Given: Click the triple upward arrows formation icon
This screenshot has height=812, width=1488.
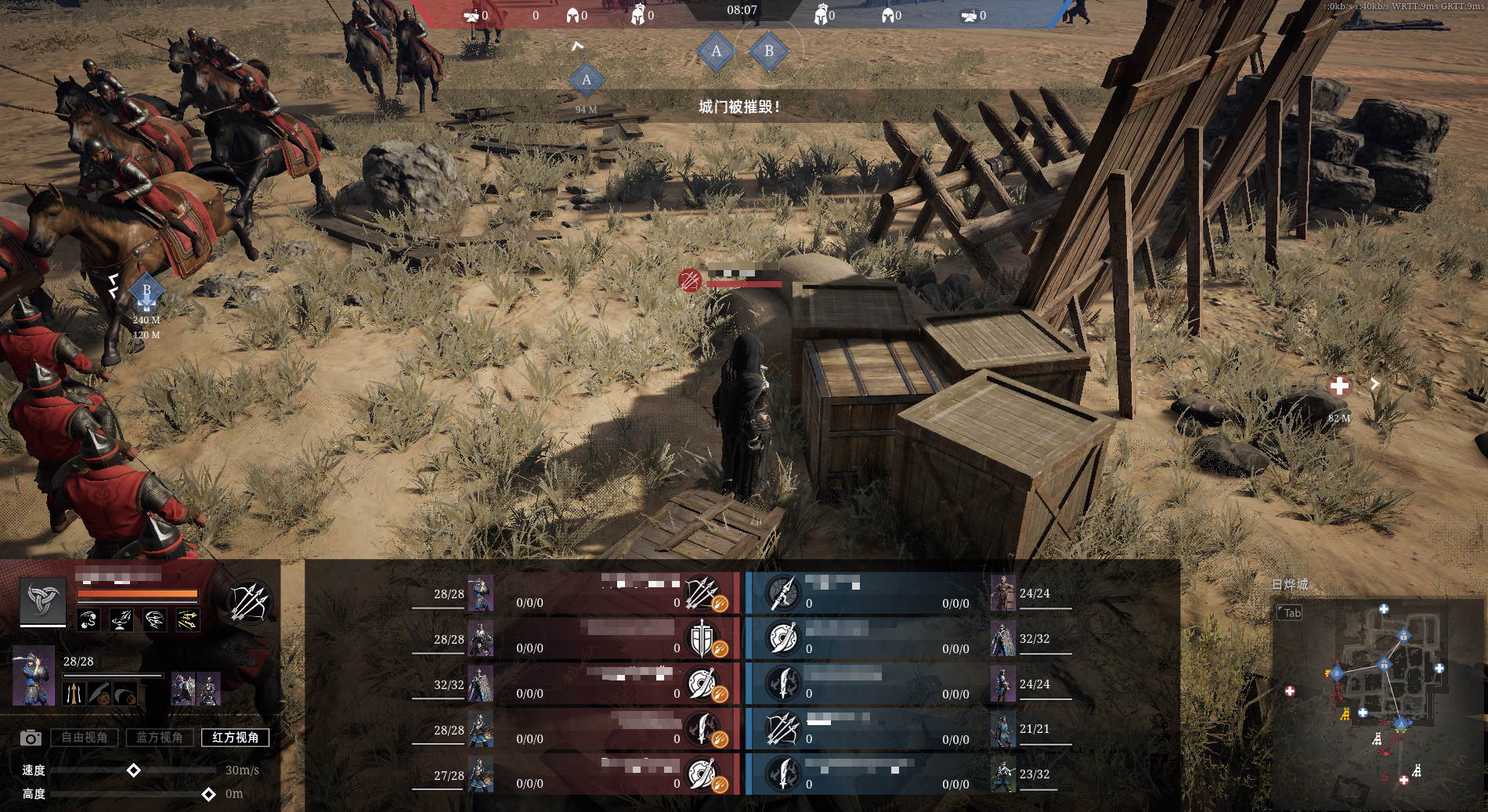Looking at the screenshot, I should 74,694.
